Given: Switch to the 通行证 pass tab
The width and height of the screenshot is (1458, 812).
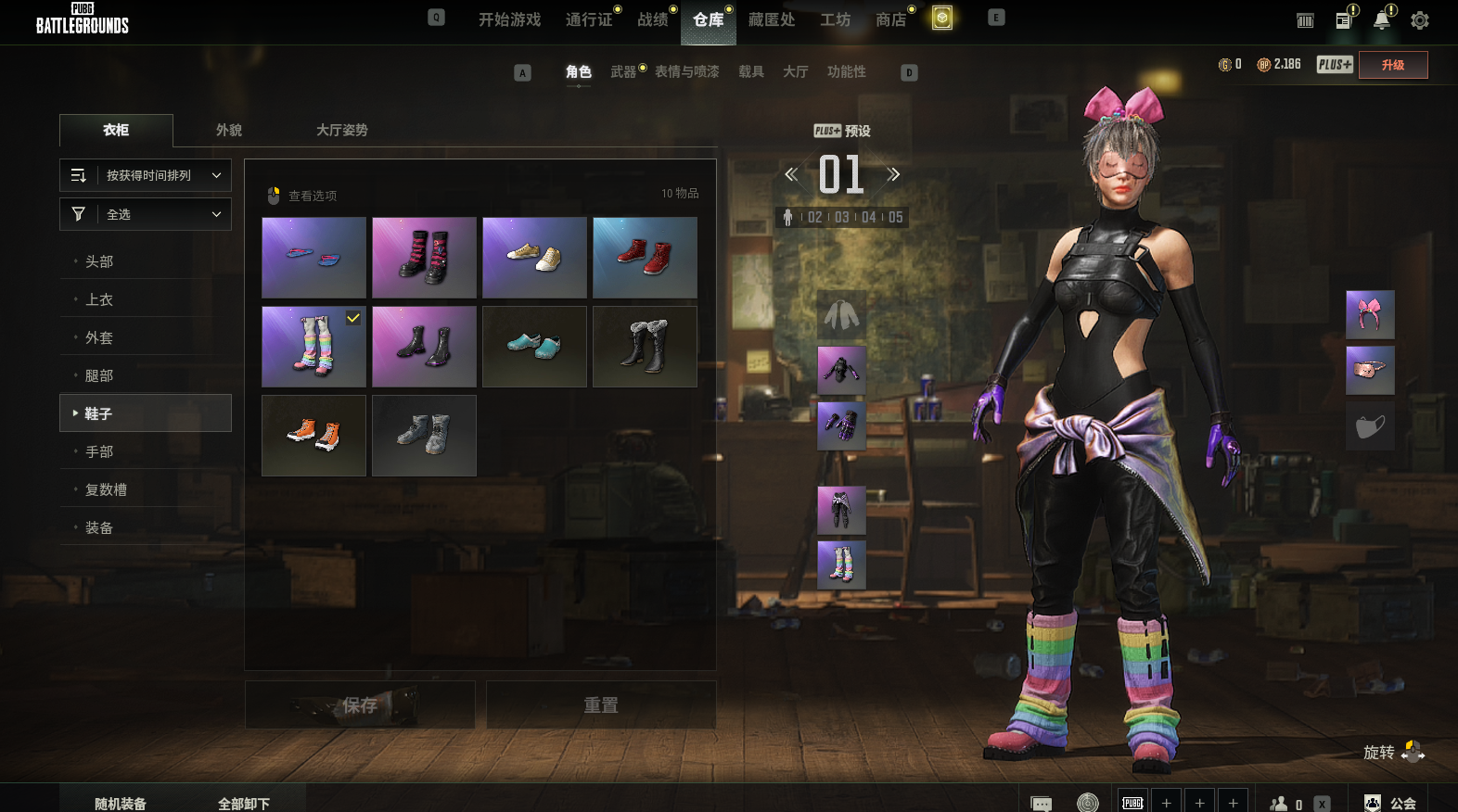Looking at the screenshot, I should [x=589, y=19].
